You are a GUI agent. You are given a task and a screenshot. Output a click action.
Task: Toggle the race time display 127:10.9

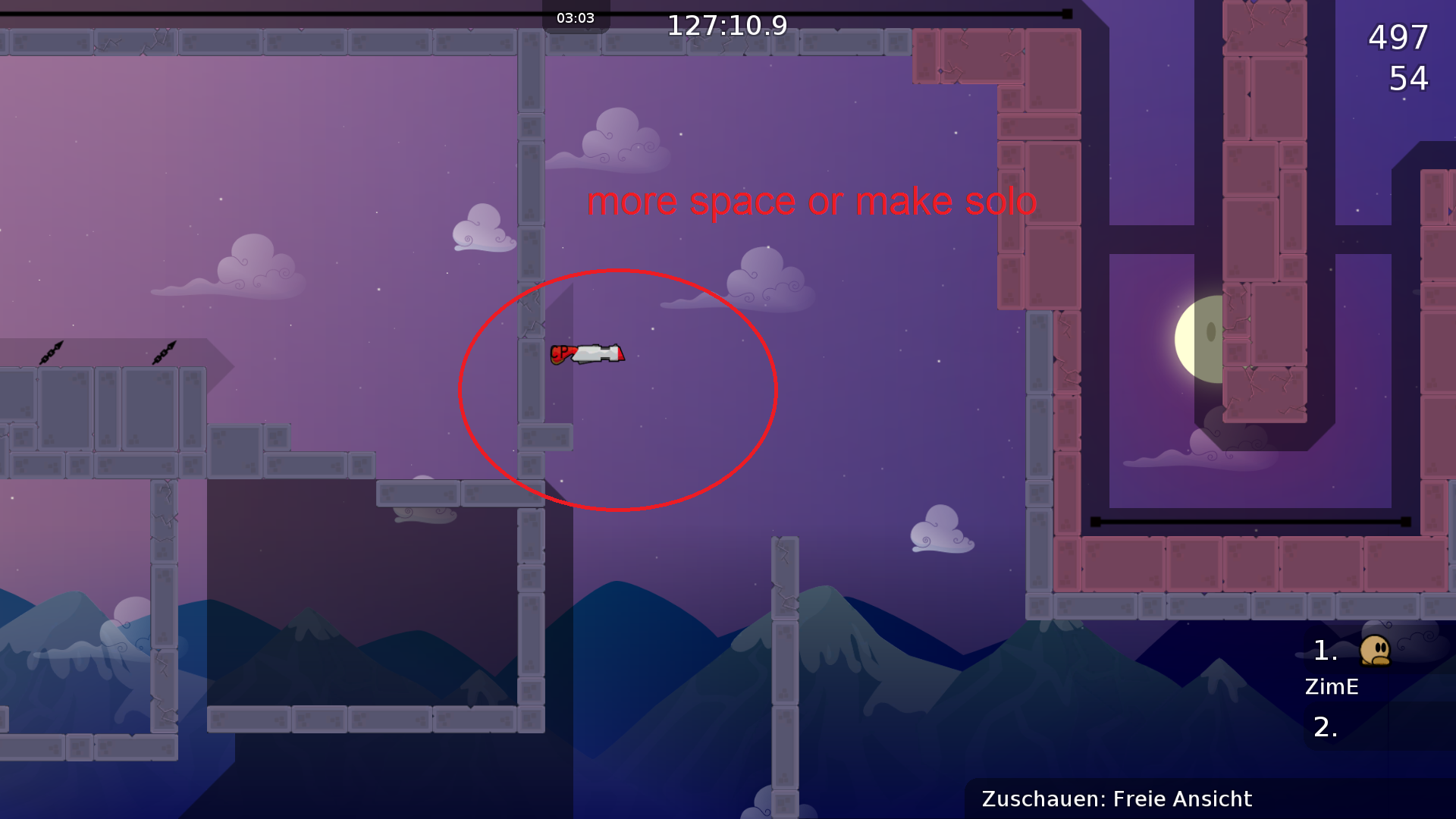[x=726, y=24]
